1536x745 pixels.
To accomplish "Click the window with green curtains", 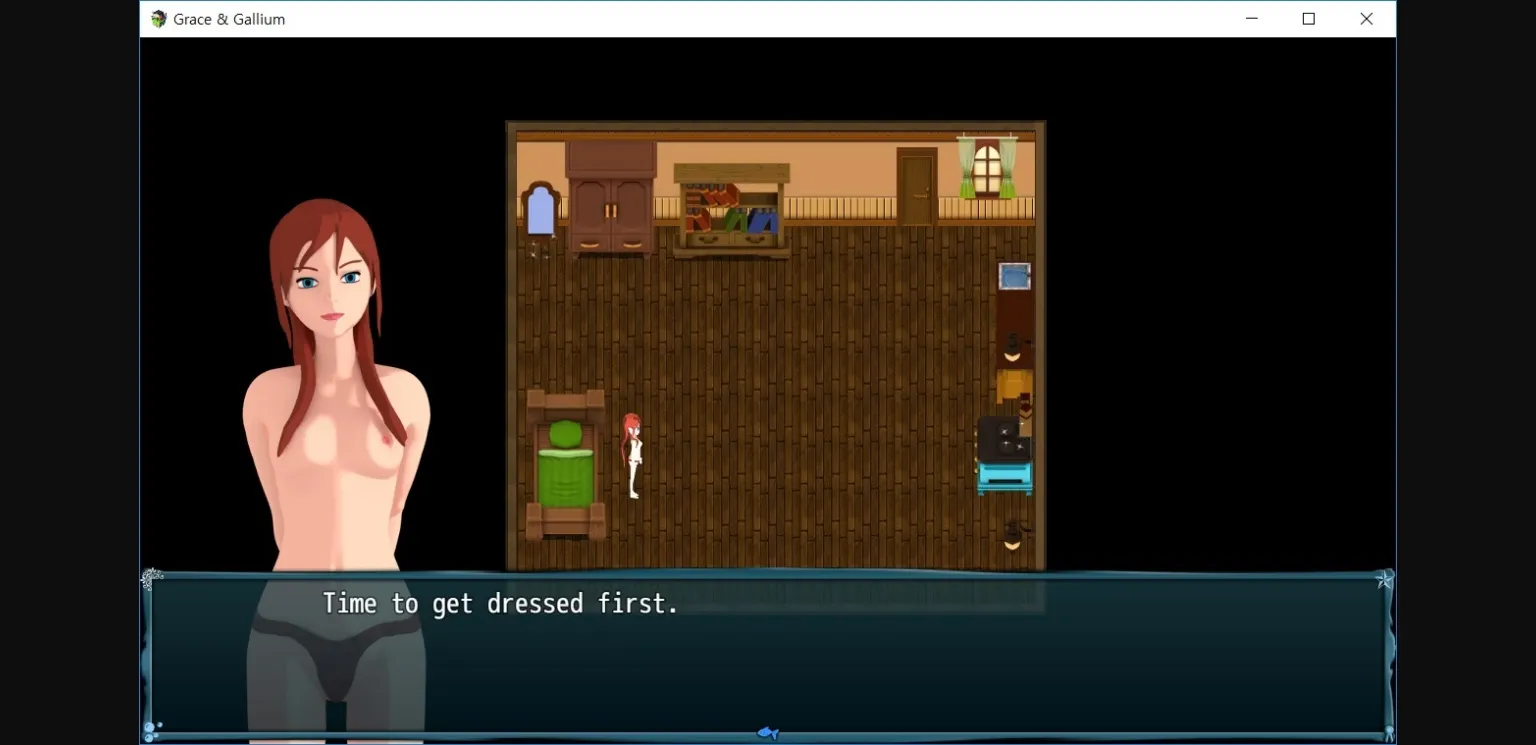I will pyautogui.click(x=986, y=170).
